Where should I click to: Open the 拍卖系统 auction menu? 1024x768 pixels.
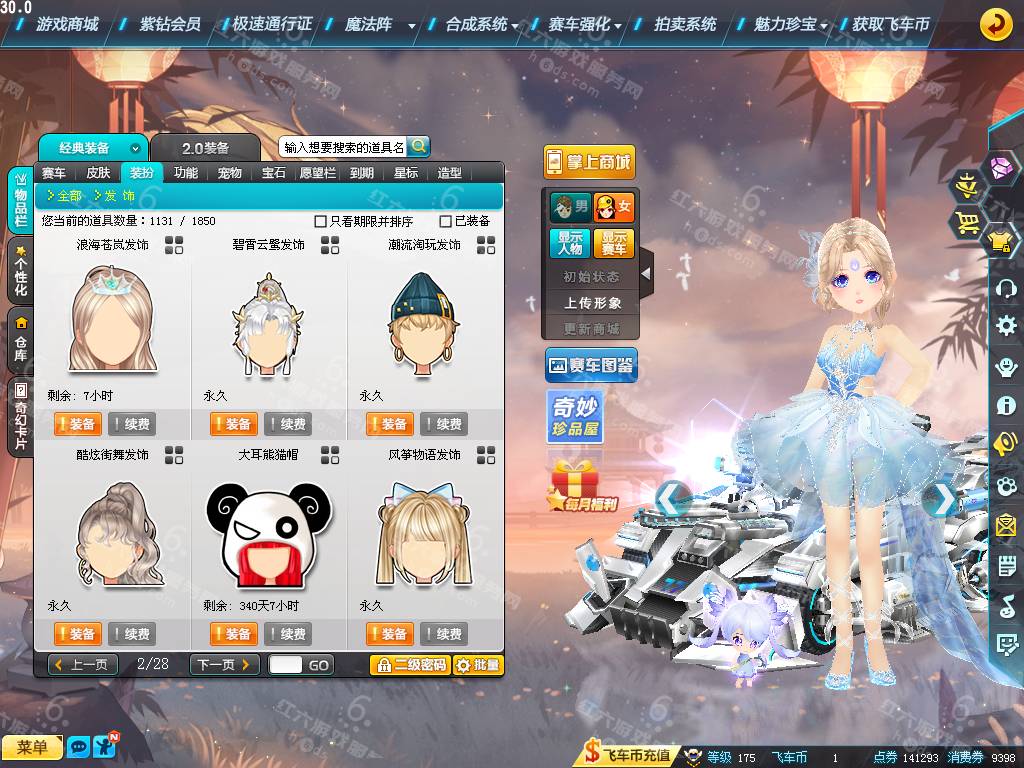pos(685,24)
